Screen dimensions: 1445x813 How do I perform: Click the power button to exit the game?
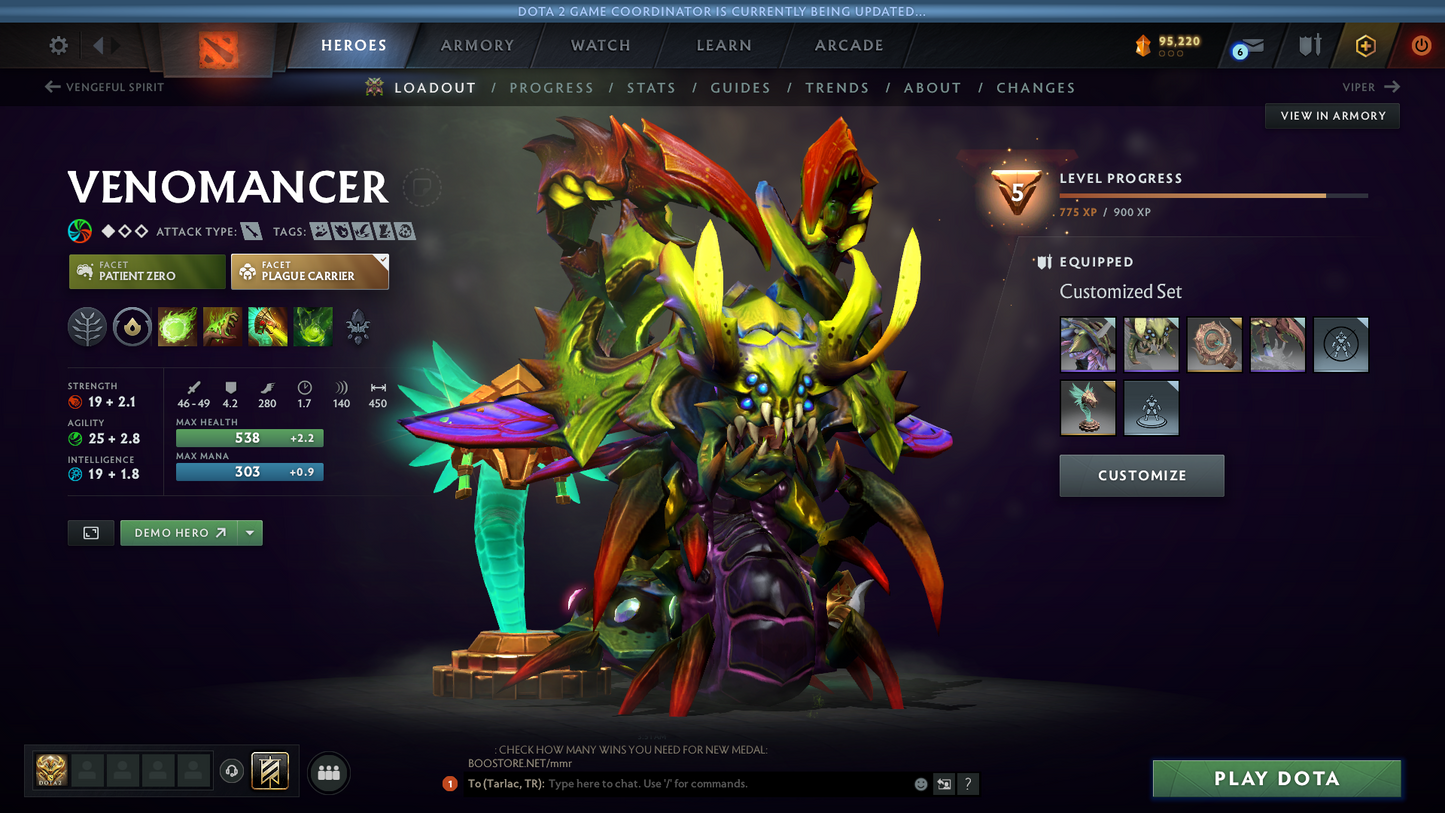1420,45
